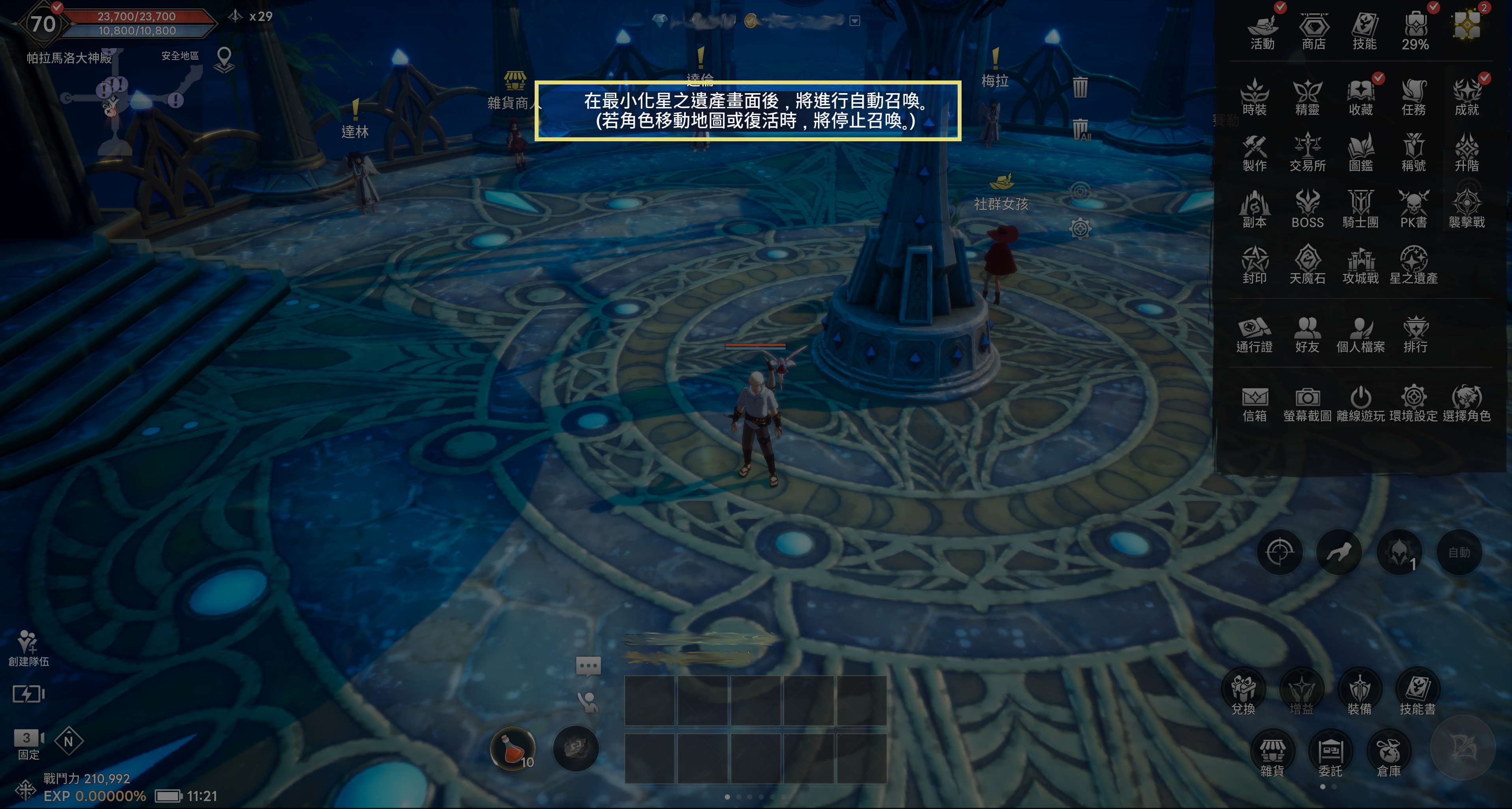The width and height of the screenshot is (1512, 809).
Task: Open the 交易所 trading exchange
Action: click(1307, 152)
